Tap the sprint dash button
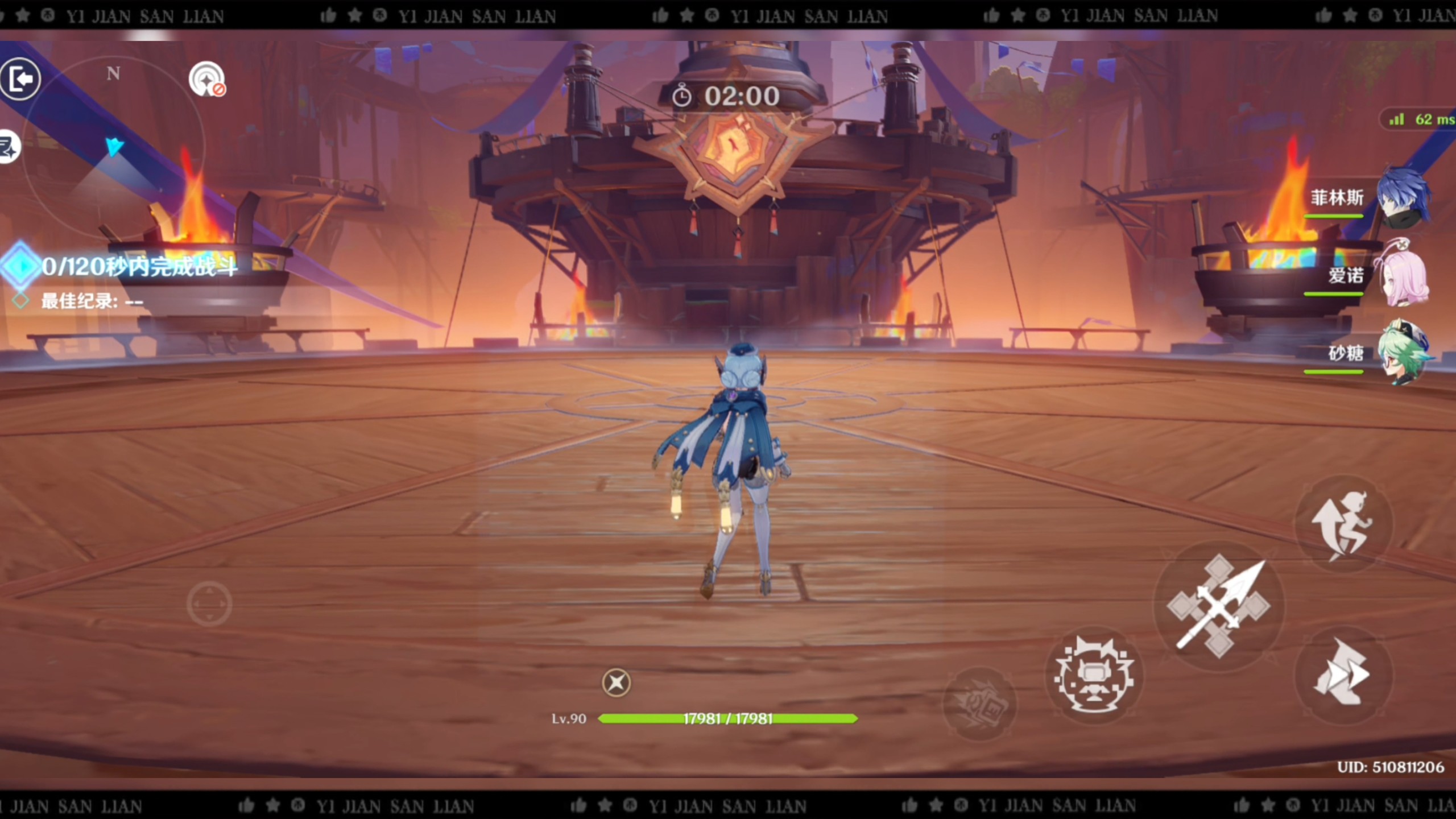This screenshot has width=1456, height=819. [x=1343, y=675]
